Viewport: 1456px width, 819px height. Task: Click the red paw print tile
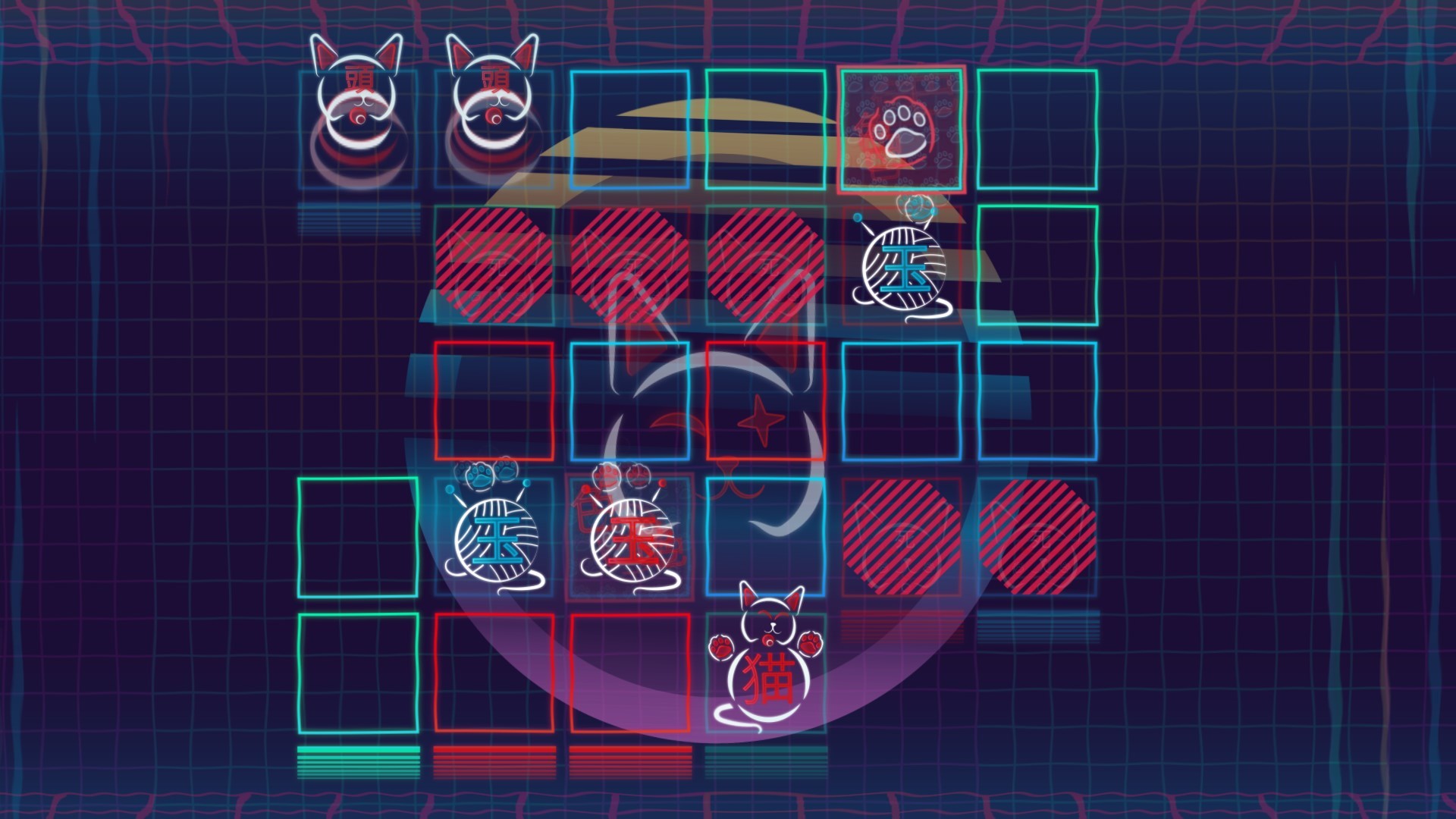coord(902,129)
